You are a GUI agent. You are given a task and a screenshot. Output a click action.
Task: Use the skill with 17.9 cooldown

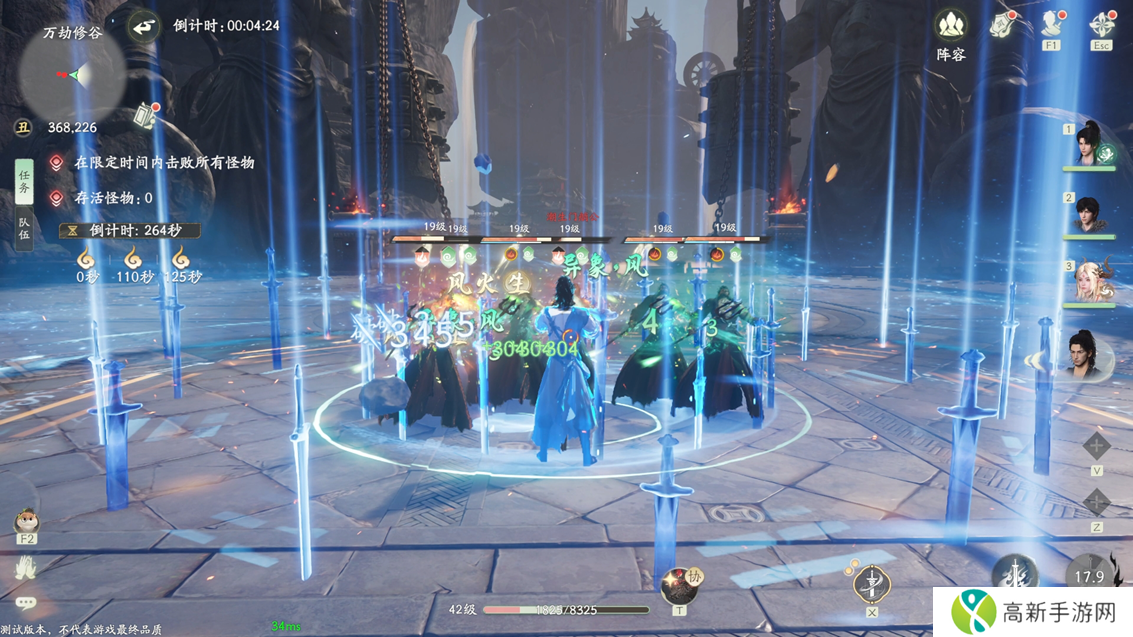tap(1090, 576)
